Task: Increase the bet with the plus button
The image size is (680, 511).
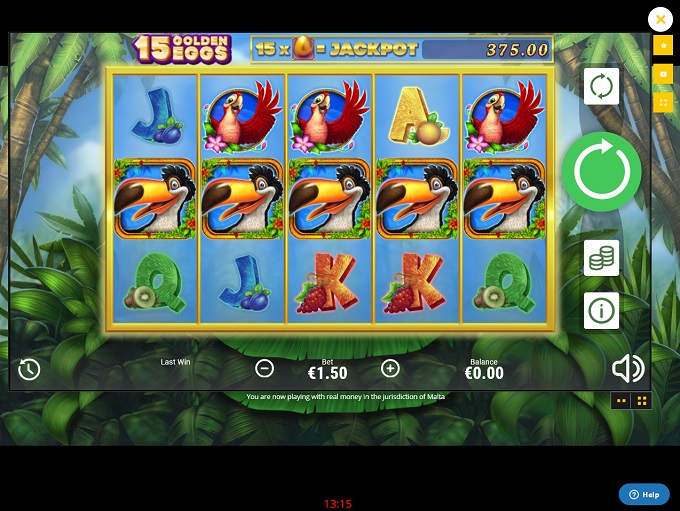Action: [390, 368]
